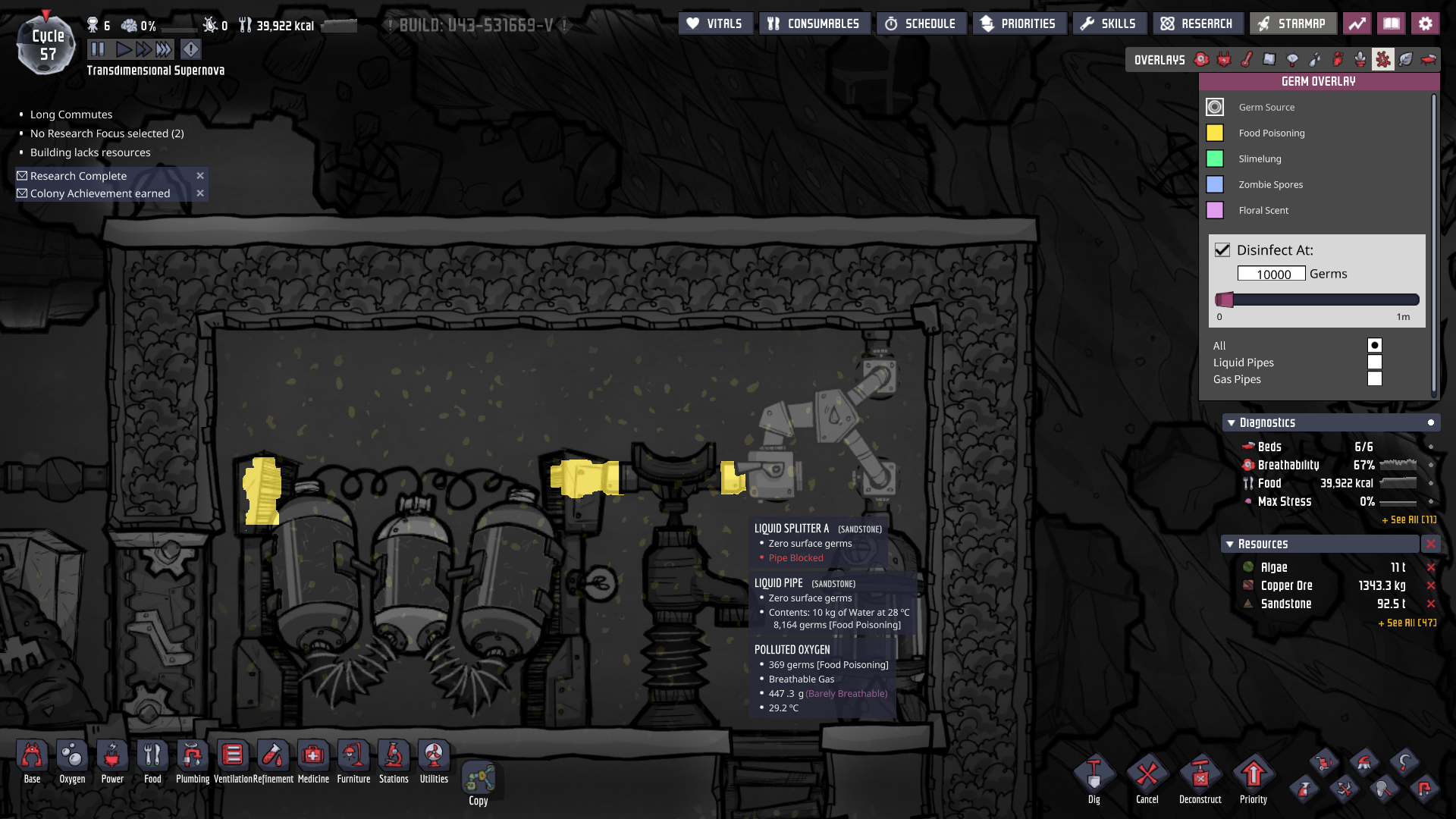The width and height of the screenshot is (1456, 819).
Task: Select Gas Pipes germ filter
Action: point(1375,379)
